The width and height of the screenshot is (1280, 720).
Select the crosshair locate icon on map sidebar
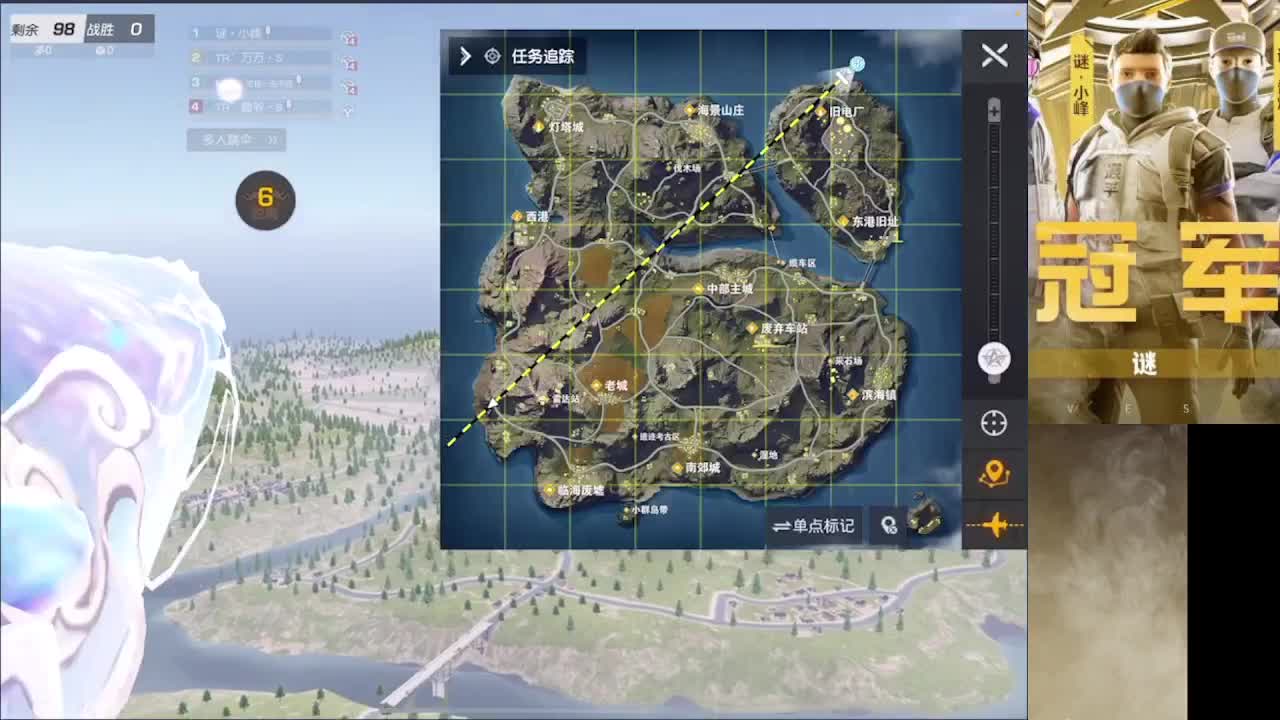[994, 423]
